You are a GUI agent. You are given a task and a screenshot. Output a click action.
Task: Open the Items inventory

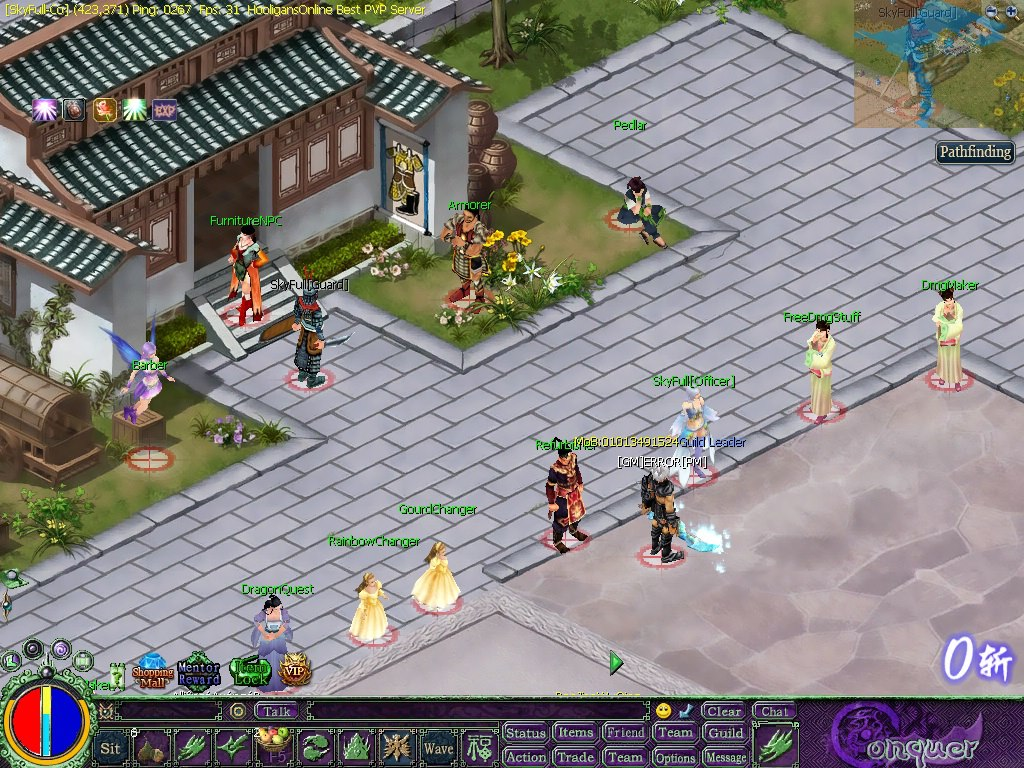pyautogui.click(x=575, y=733)
